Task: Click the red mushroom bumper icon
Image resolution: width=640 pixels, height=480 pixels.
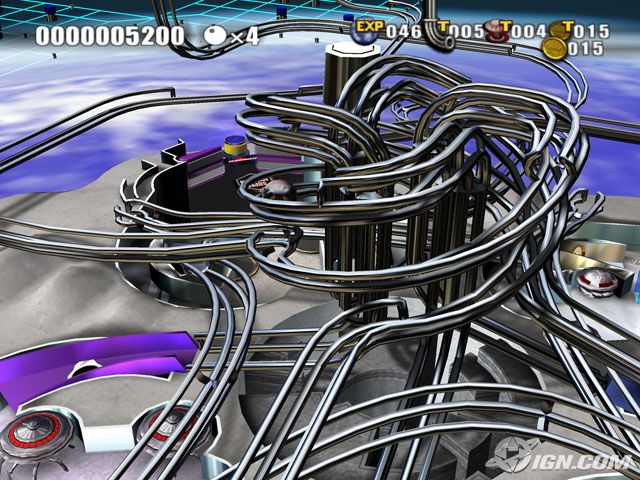Action: pos(496,31)
